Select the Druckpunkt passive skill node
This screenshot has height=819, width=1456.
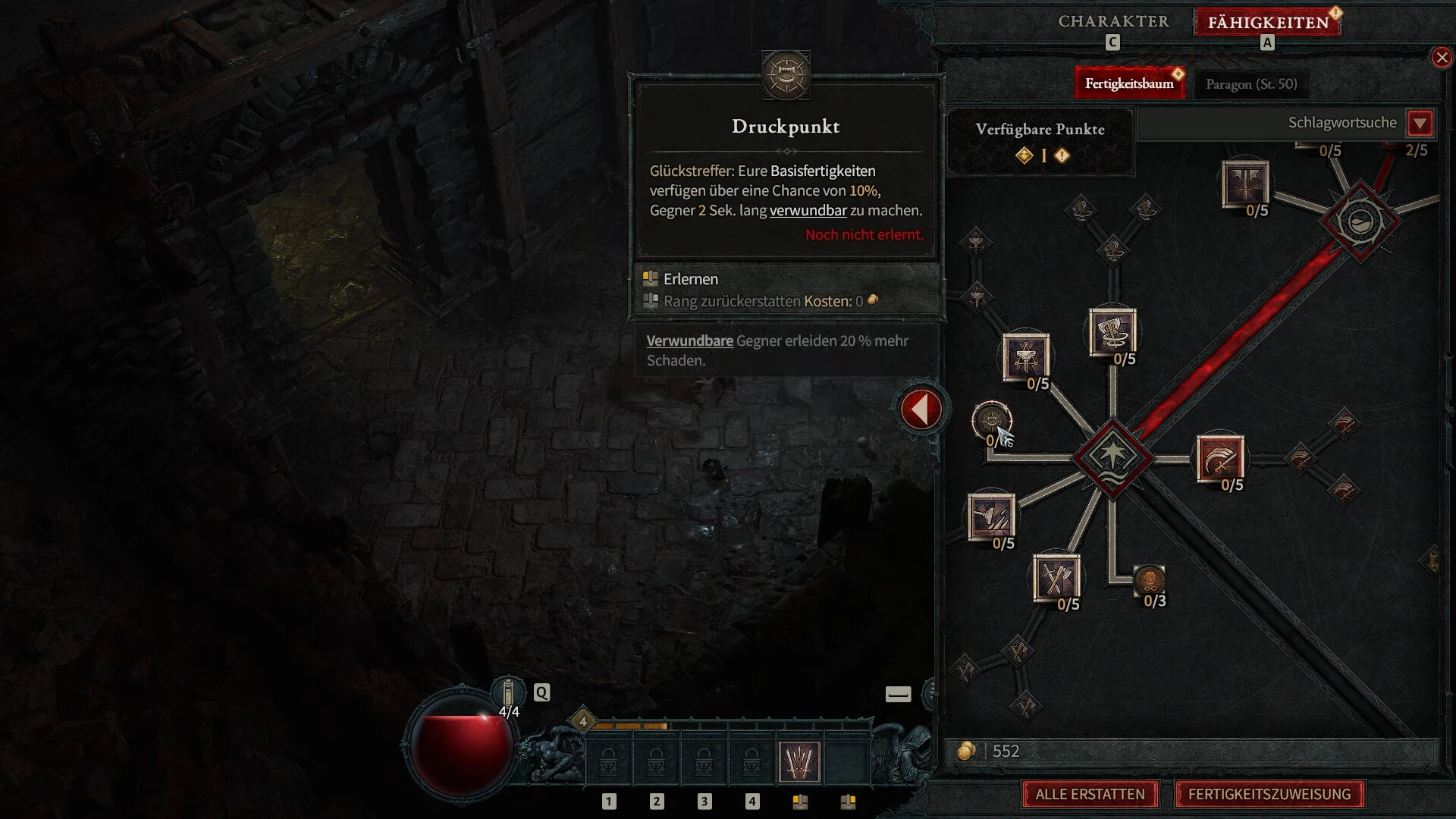pos(991,420)
